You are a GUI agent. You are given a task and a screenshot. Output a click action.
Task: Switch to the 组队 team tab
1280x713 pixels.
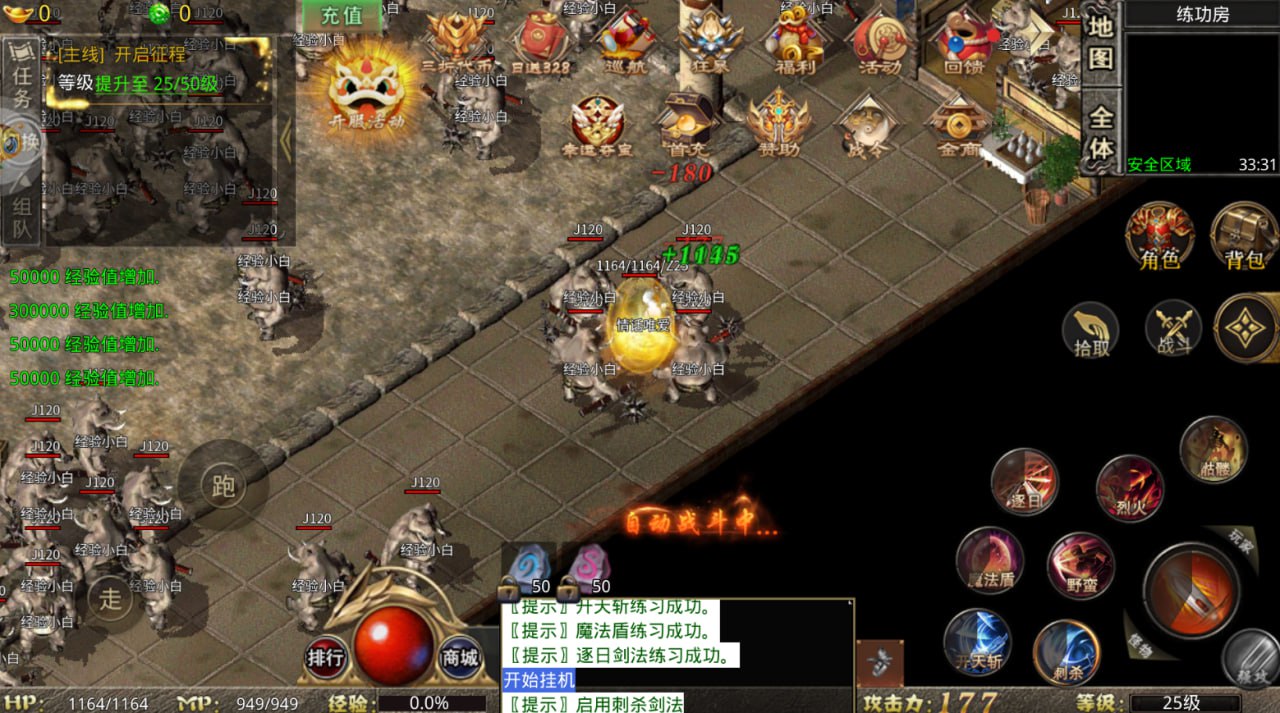[x=22, y=219]
